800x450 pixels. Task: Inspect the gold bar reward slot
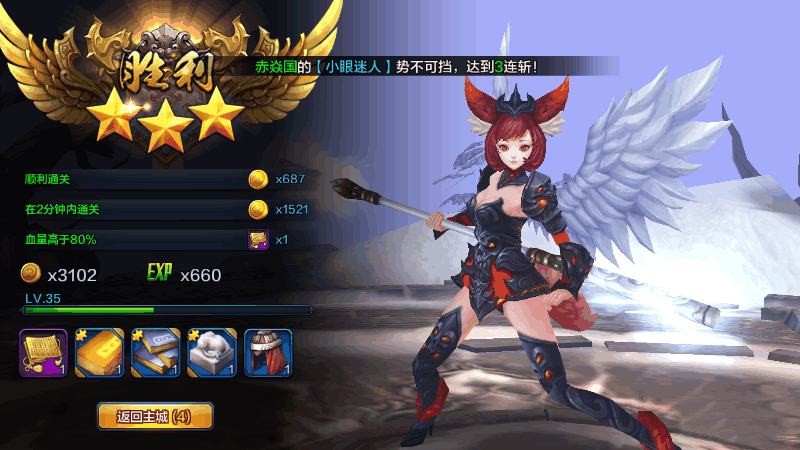[100, 353]
